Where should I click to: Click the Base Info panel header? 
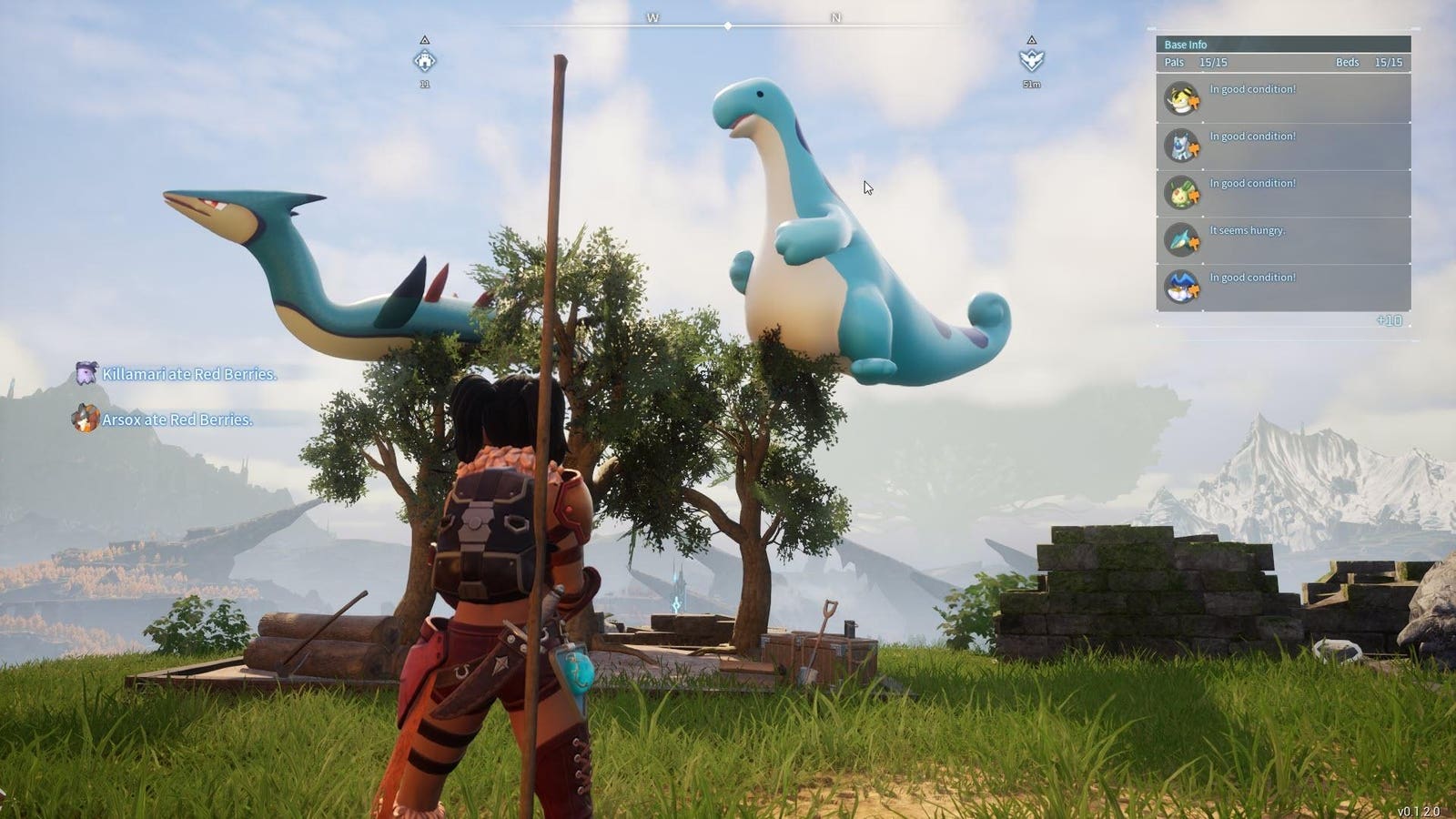[x=1283, y=45]
